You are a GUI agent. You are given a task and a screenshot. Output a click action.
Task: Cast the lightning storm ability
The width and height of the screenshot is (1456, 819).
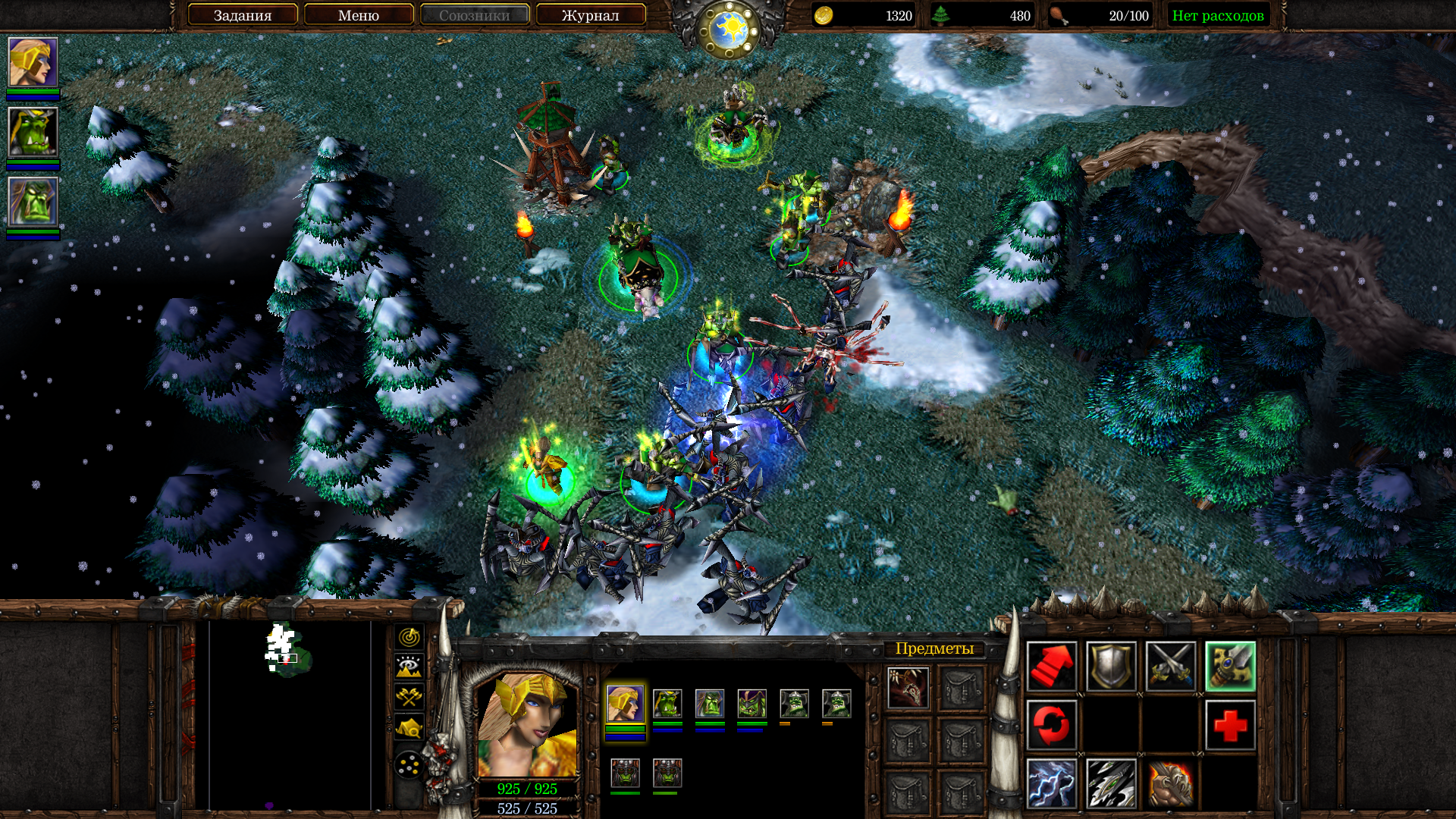[x=1051, y=783]
